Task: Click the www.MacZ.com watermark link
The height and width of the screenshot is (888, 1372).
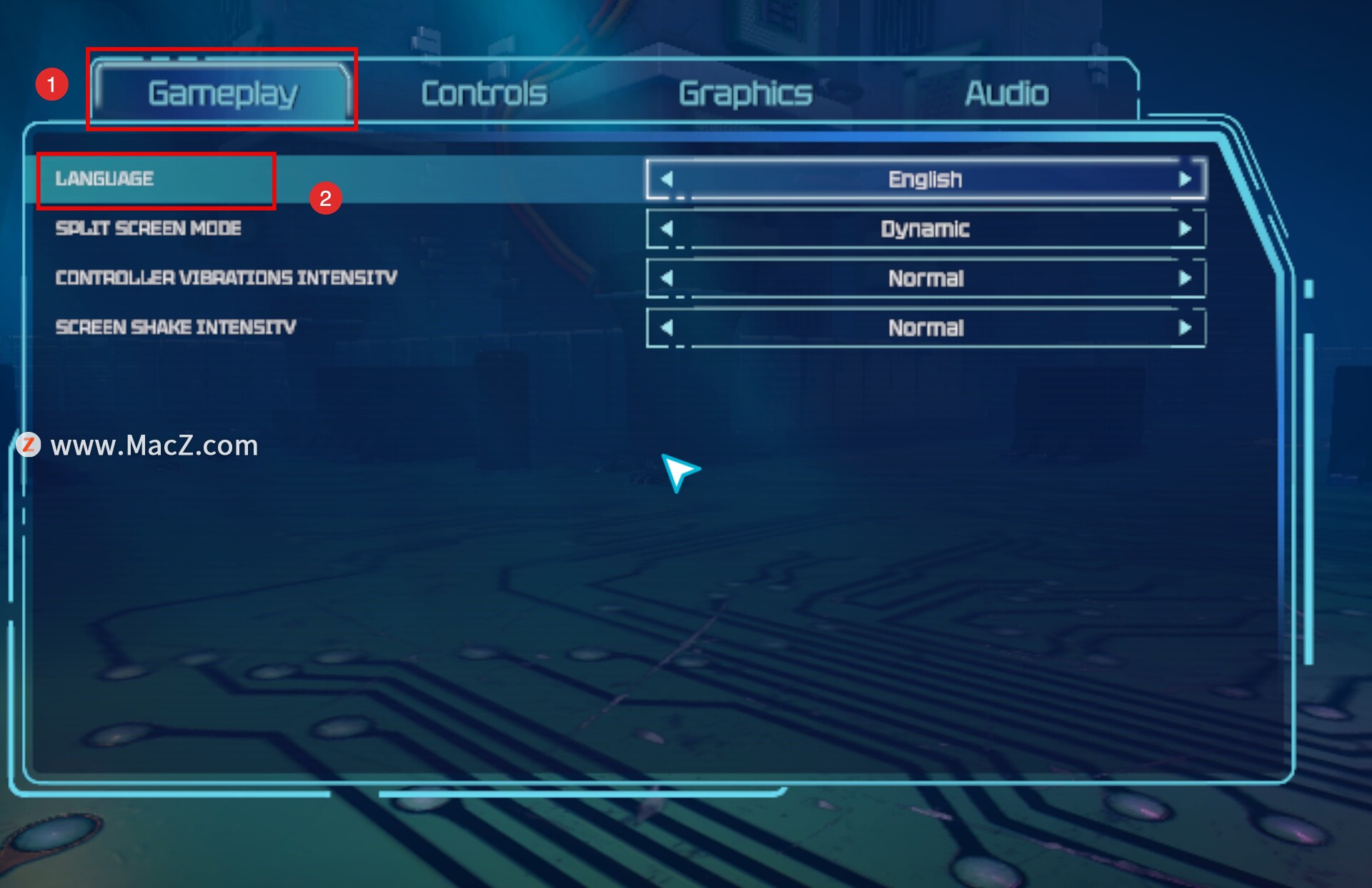Action: tap(154, 445)
